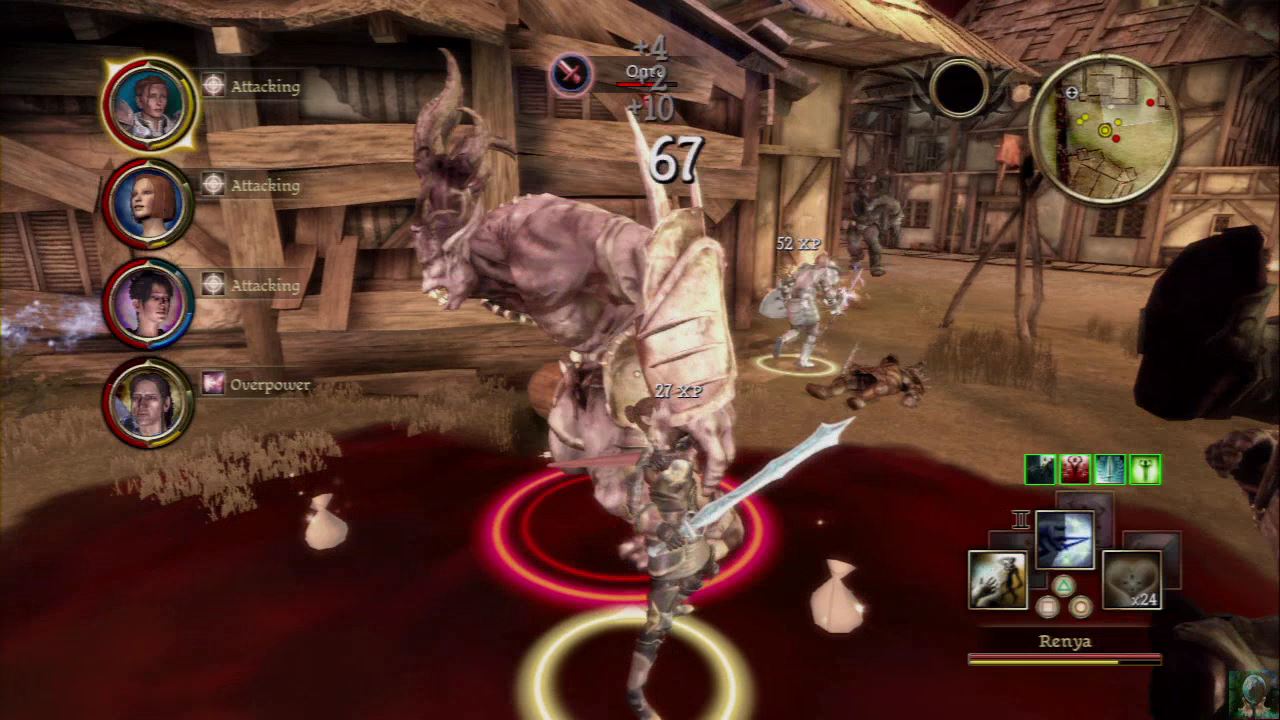1280x720 pixels.
Task: Select the highlighted top party member portrait
Action: click(x=150, y=104)
